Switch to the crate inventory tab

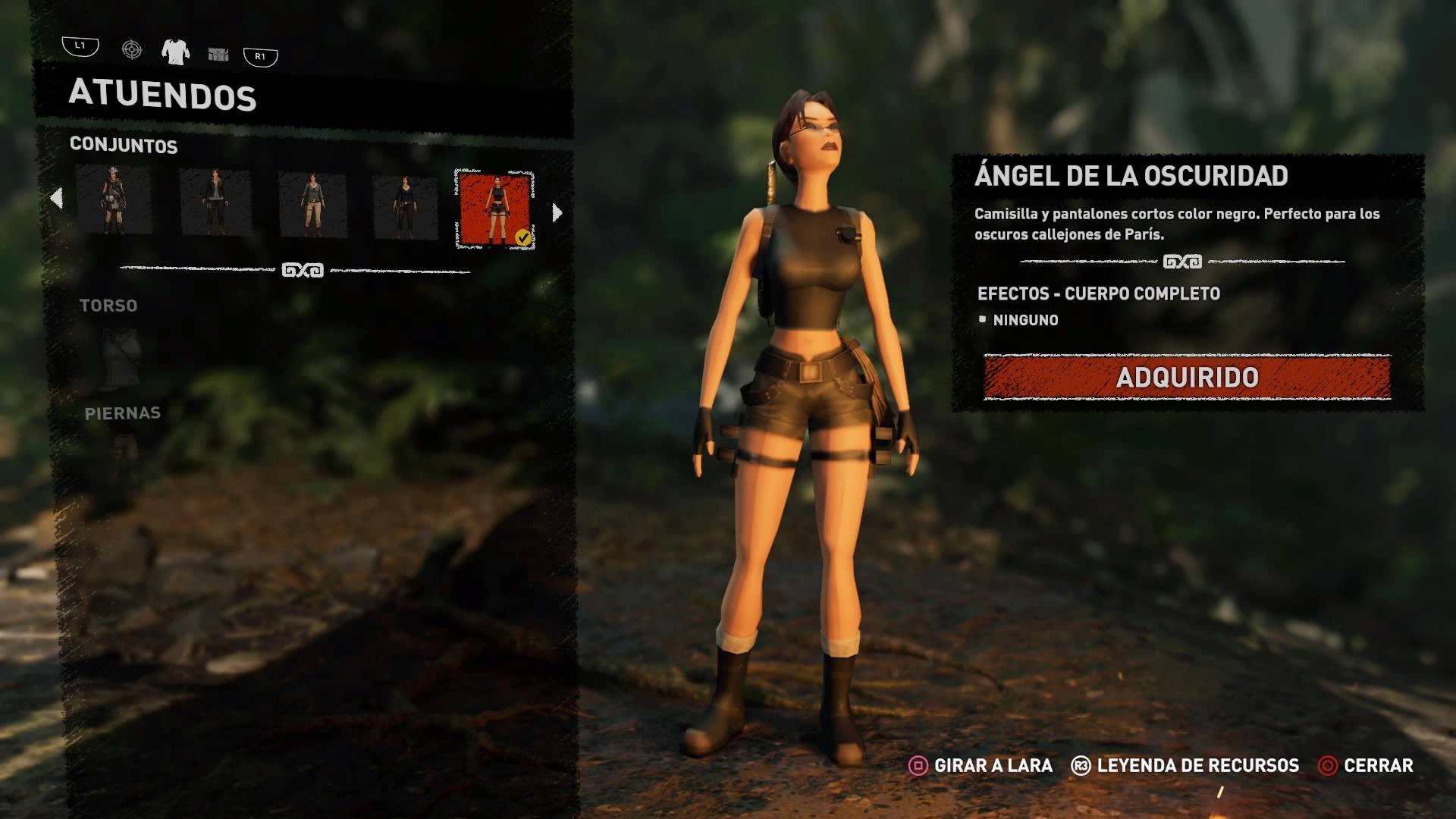(218, 54)
